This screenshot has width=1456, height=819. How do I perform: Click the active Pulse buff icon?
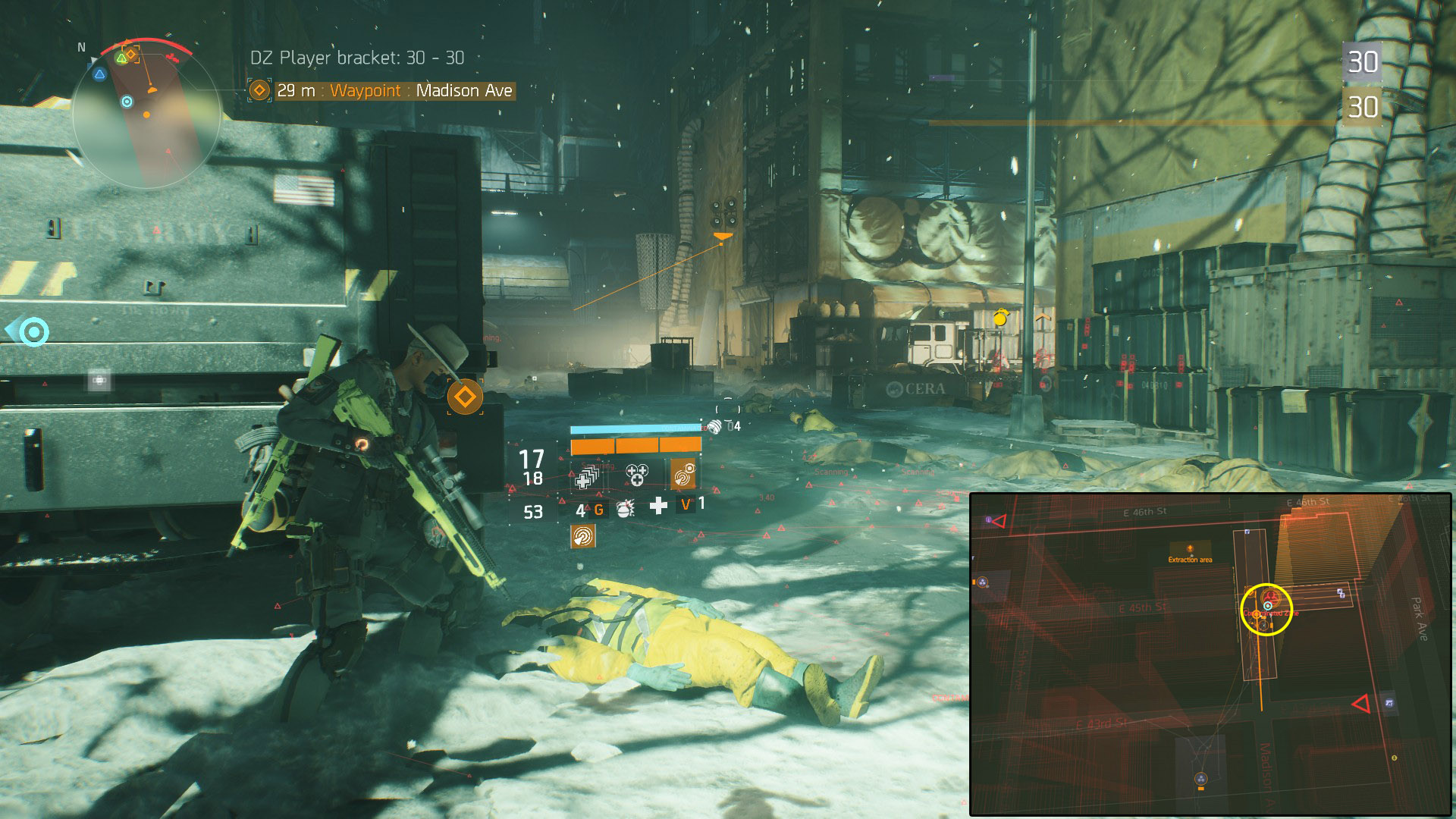point(582,536)
